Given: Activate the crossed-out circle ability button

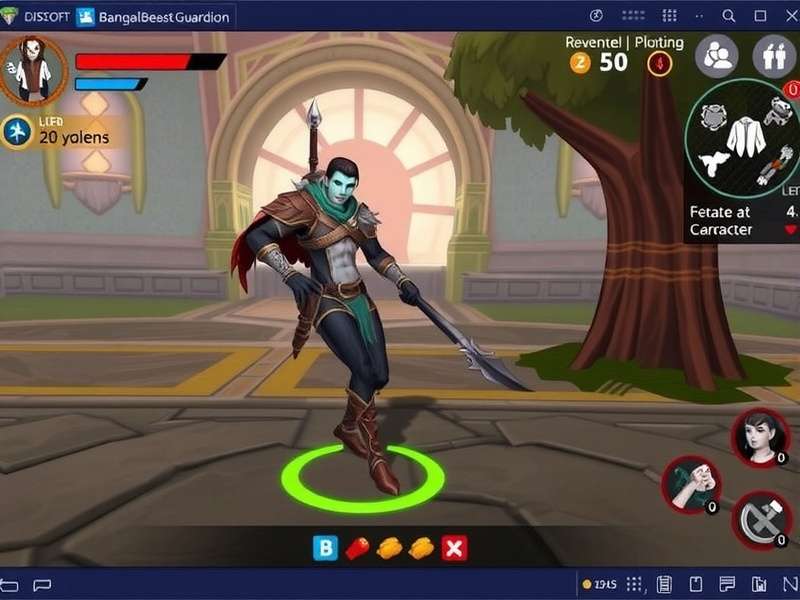Looking at the screenshot, I should coord(762,520).
